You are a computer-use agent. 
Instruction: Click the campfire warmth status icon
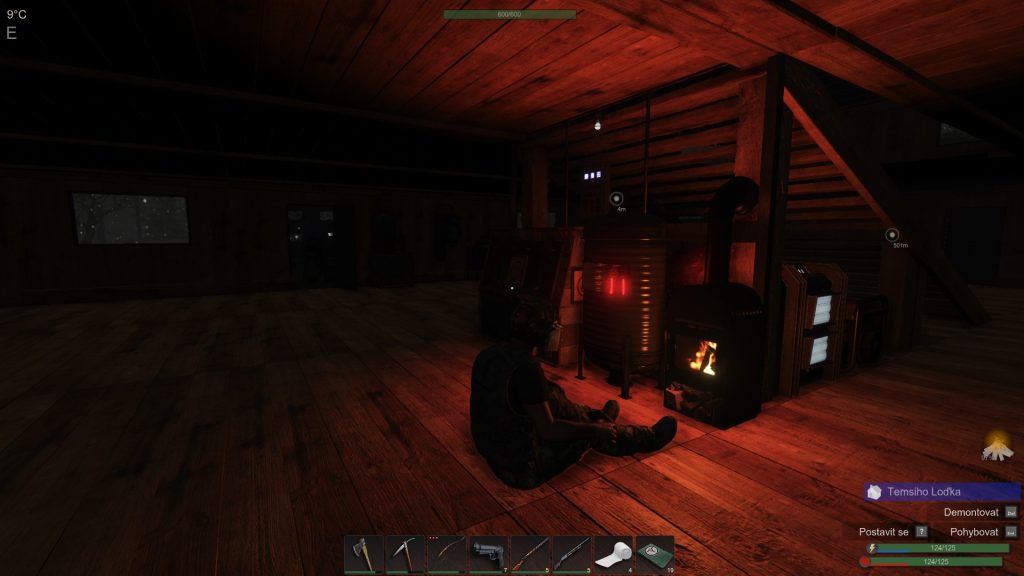point(996,446)
